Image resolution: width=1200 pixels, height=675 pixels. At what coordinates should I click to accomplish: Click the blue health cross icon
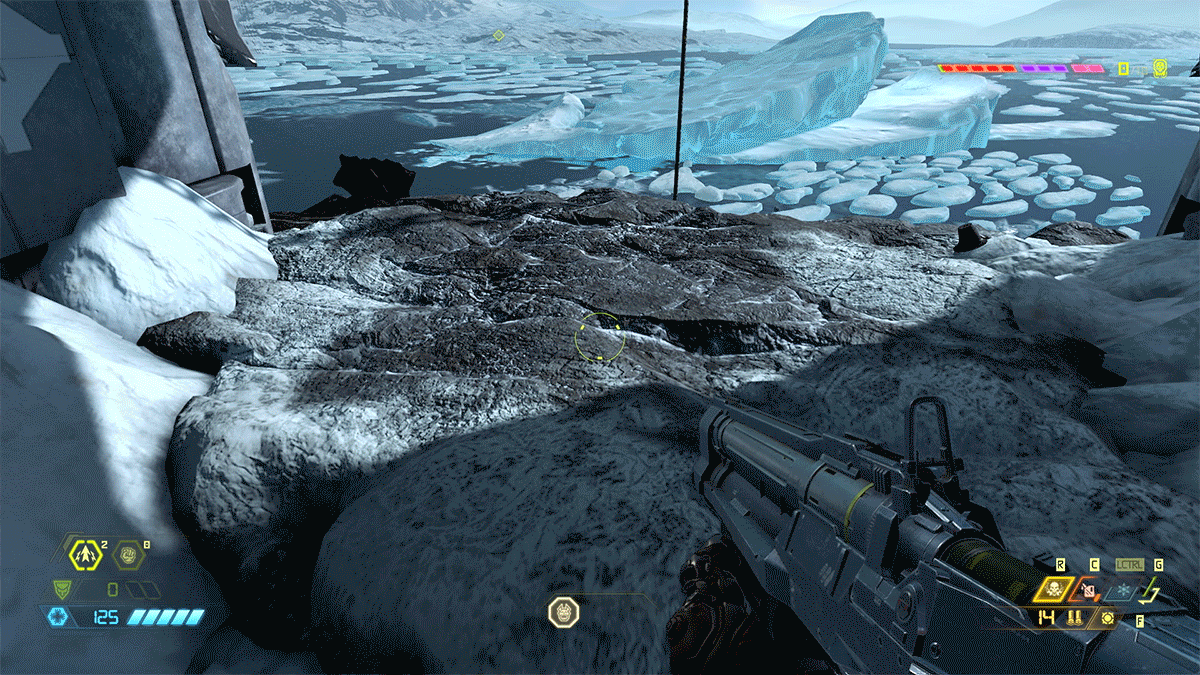[59, 617]
